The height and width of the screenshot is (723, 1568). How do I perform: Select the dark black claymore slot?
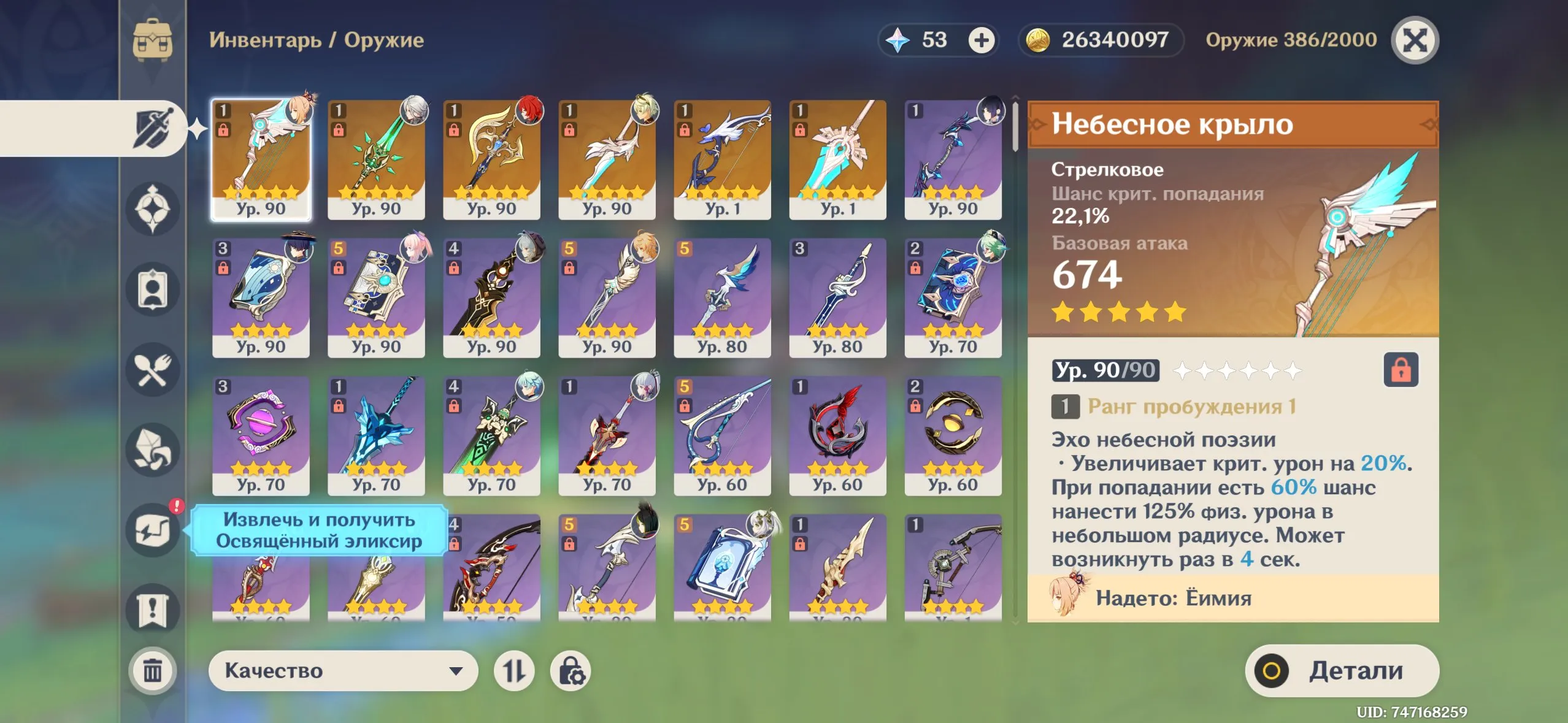coord(491,297)
